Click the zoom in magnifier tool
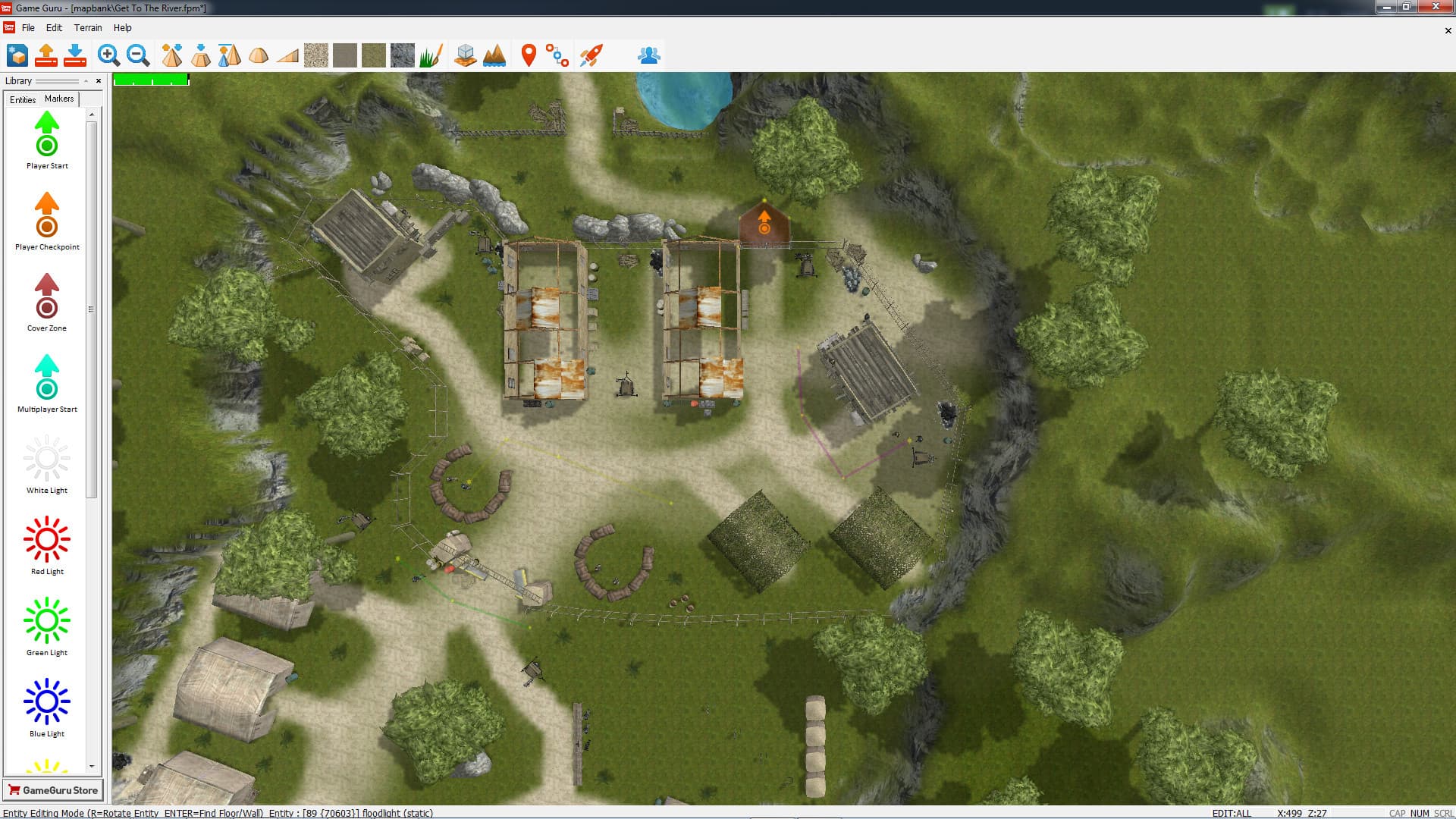The image size is (1456, 819). (108, 55)
